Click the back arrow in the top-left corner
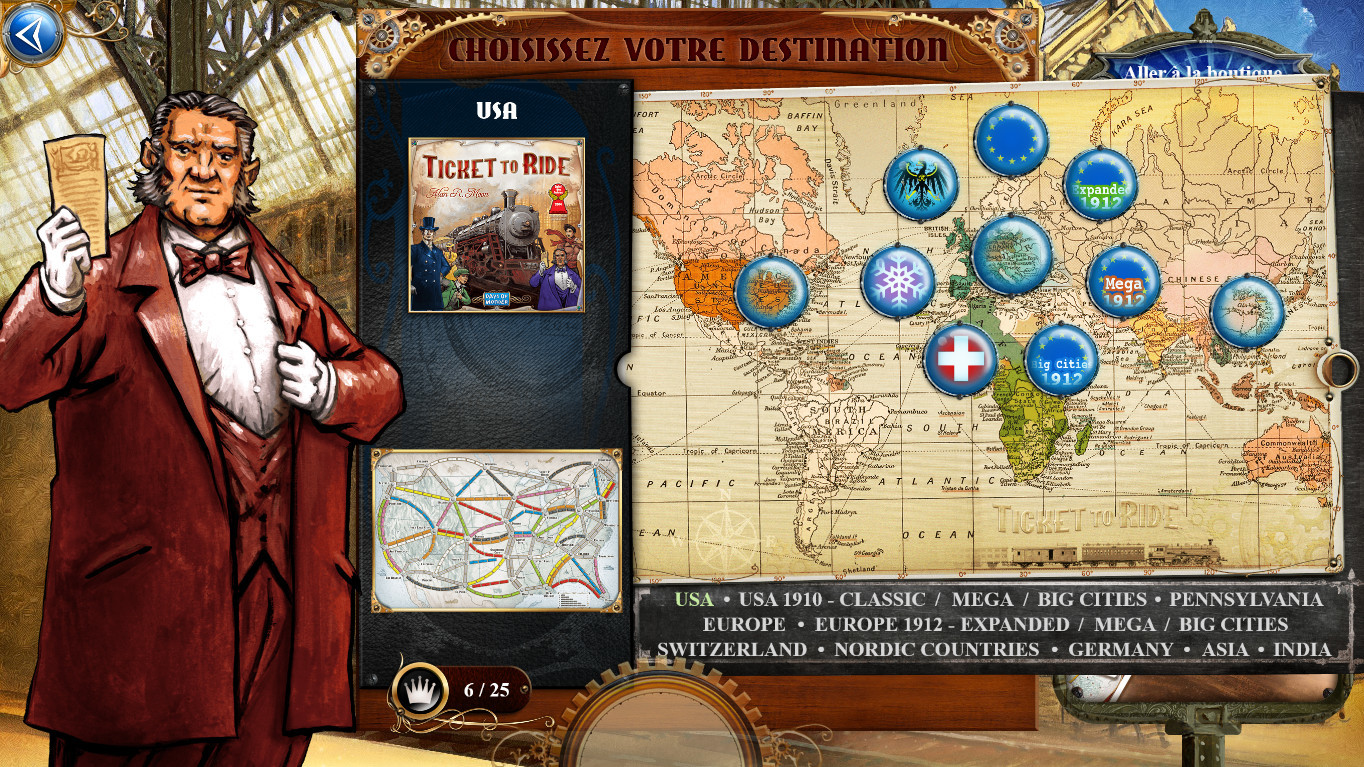Image resolution: width=1364 pixels, height=767 pixels. 34,31
